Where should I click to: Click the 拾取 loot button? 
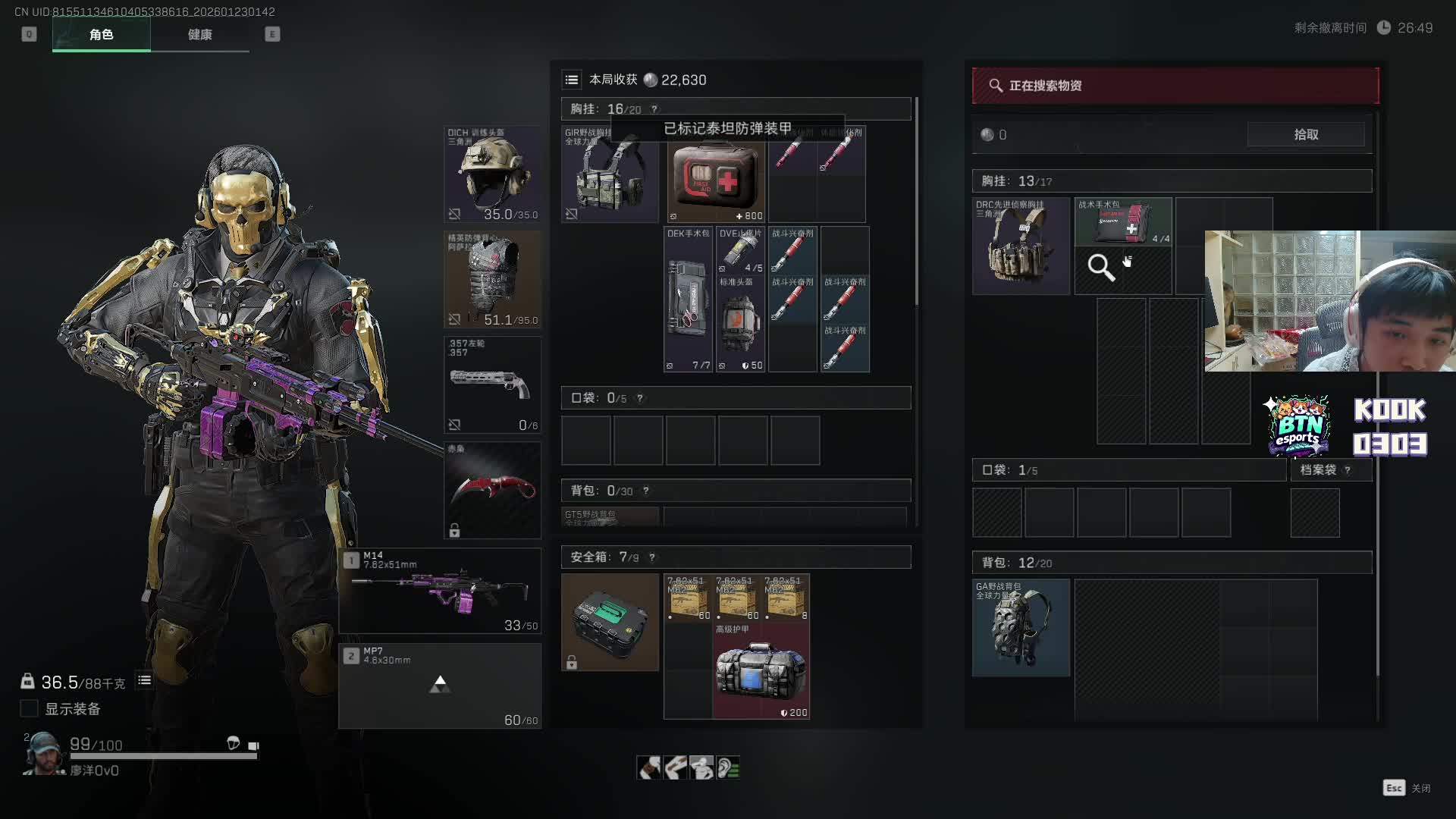1305,134
